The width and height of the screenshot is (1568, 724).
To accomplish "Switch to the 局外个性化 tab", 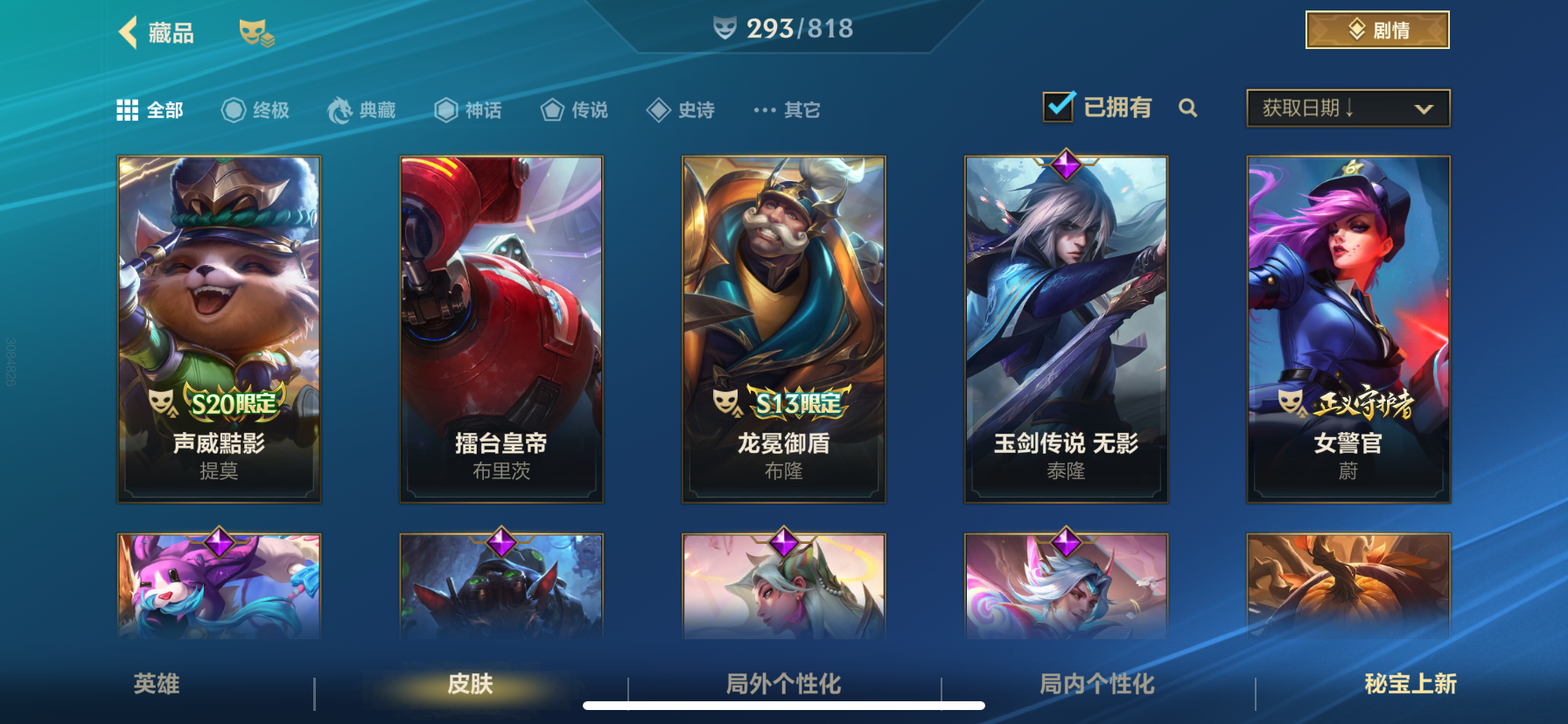I will (x=781, y=686).
